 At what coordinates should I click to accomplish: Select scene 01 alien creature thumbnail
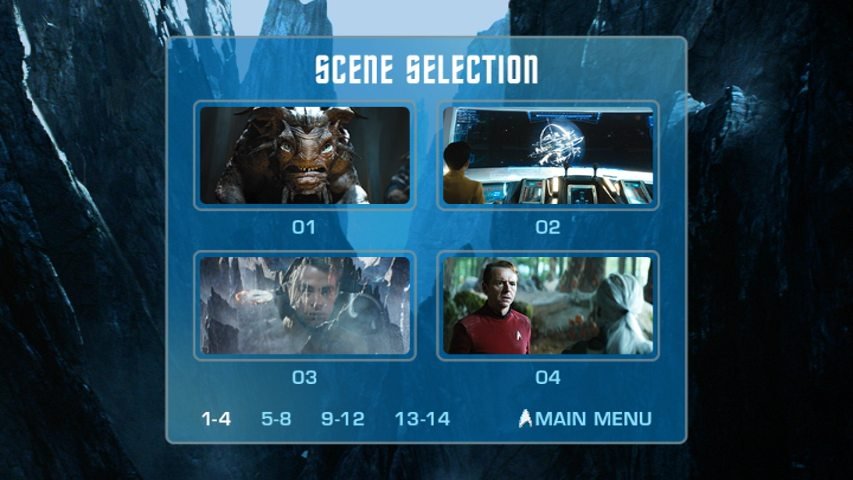(304, 155)
